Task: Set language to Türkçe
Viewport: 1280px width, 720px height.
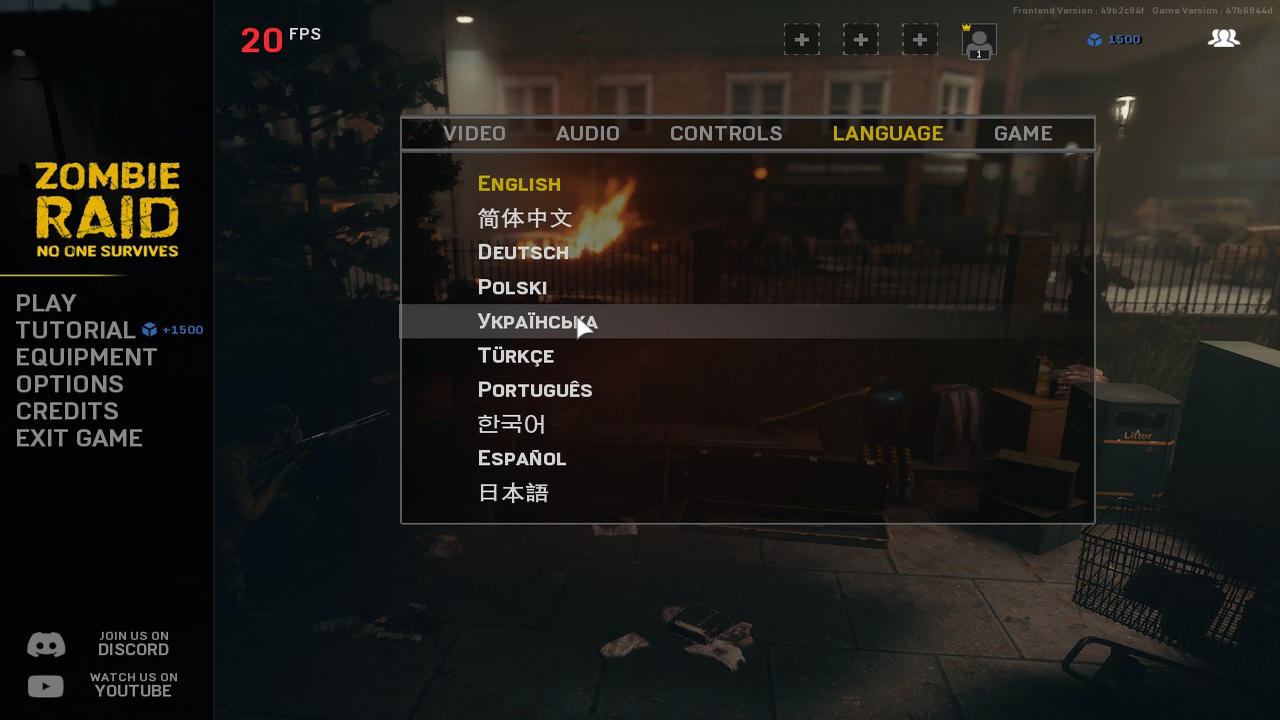Action: (516, 356)
